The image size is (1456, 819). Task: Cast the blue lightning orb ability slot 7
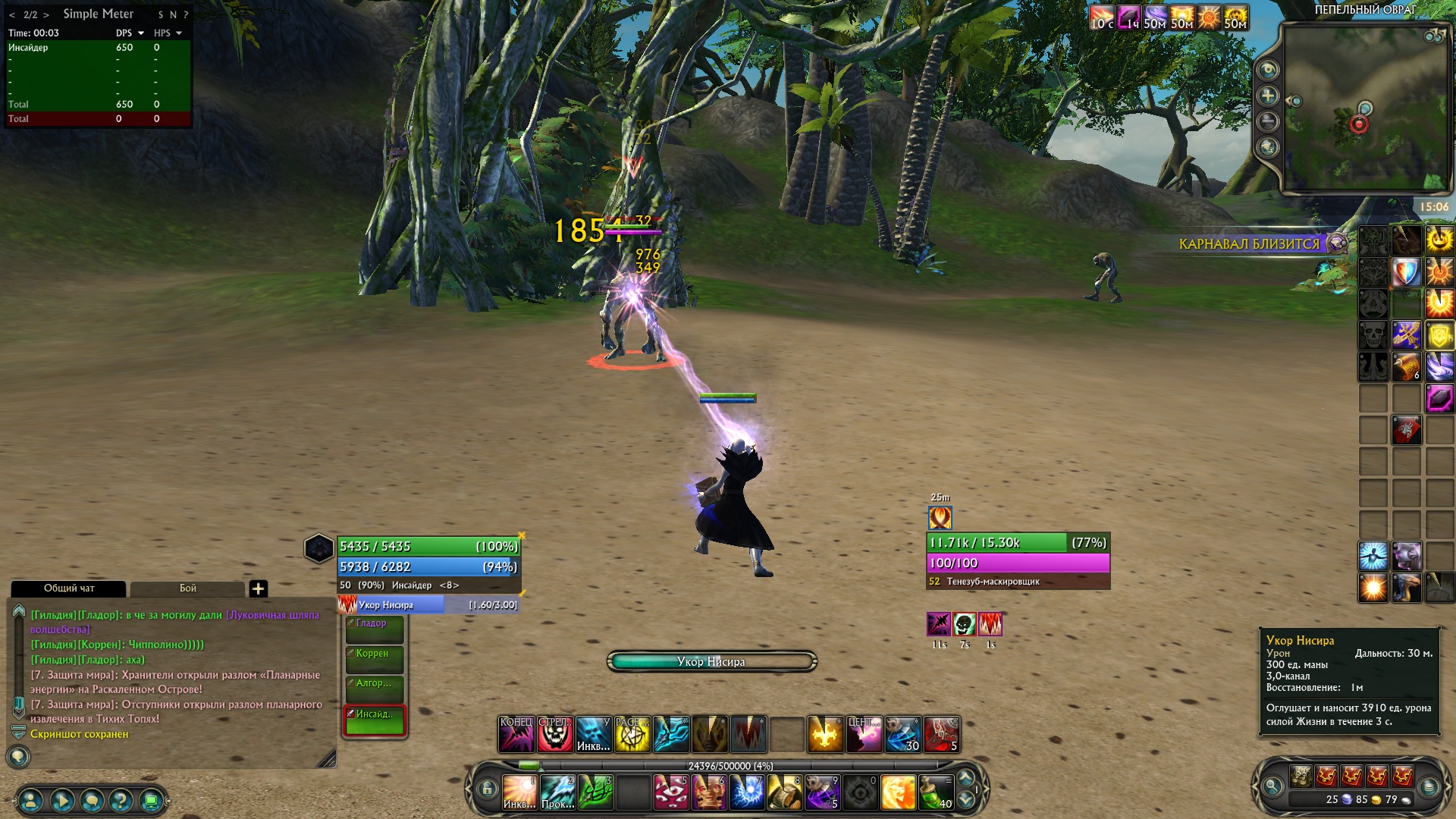746,792
